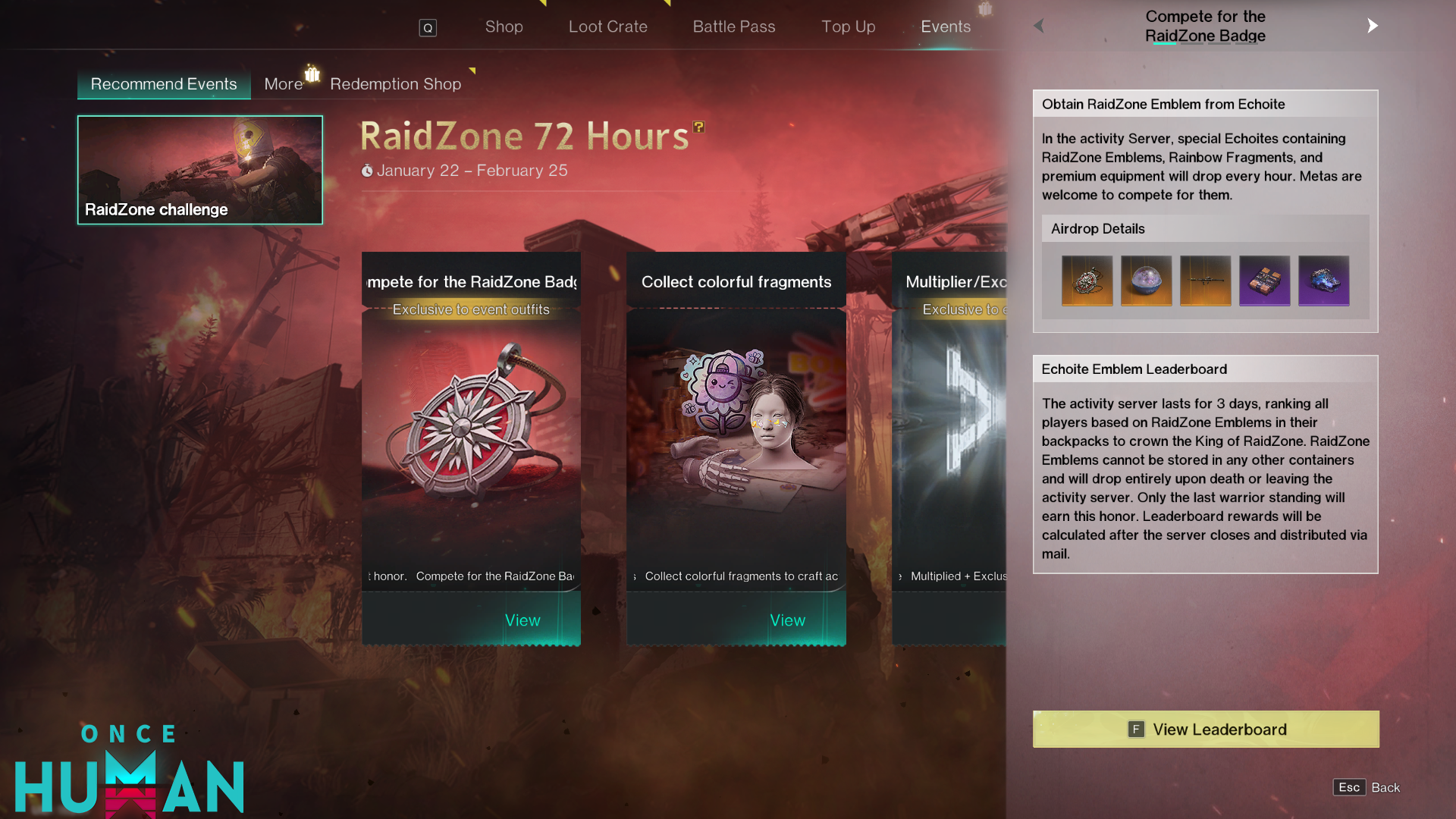Switch to the Loot Crate tab
Image resolution: width=1456 pixels, height=819 pixels.
click(607, 27)
